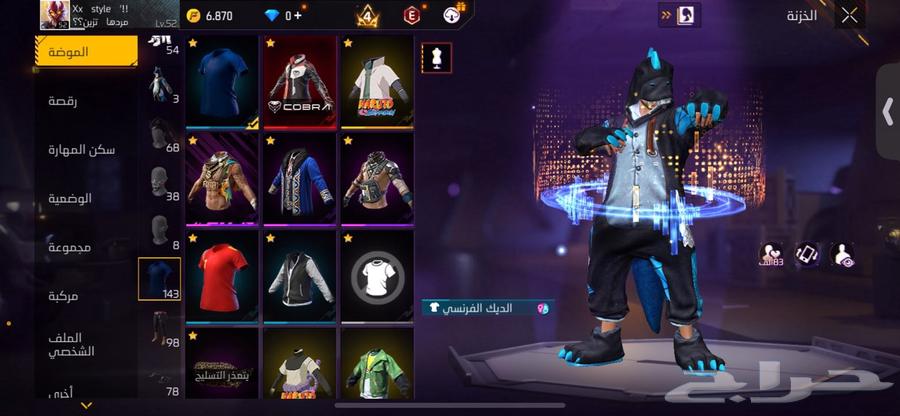Click the mannequin preview icon

(x=436, y=57)
